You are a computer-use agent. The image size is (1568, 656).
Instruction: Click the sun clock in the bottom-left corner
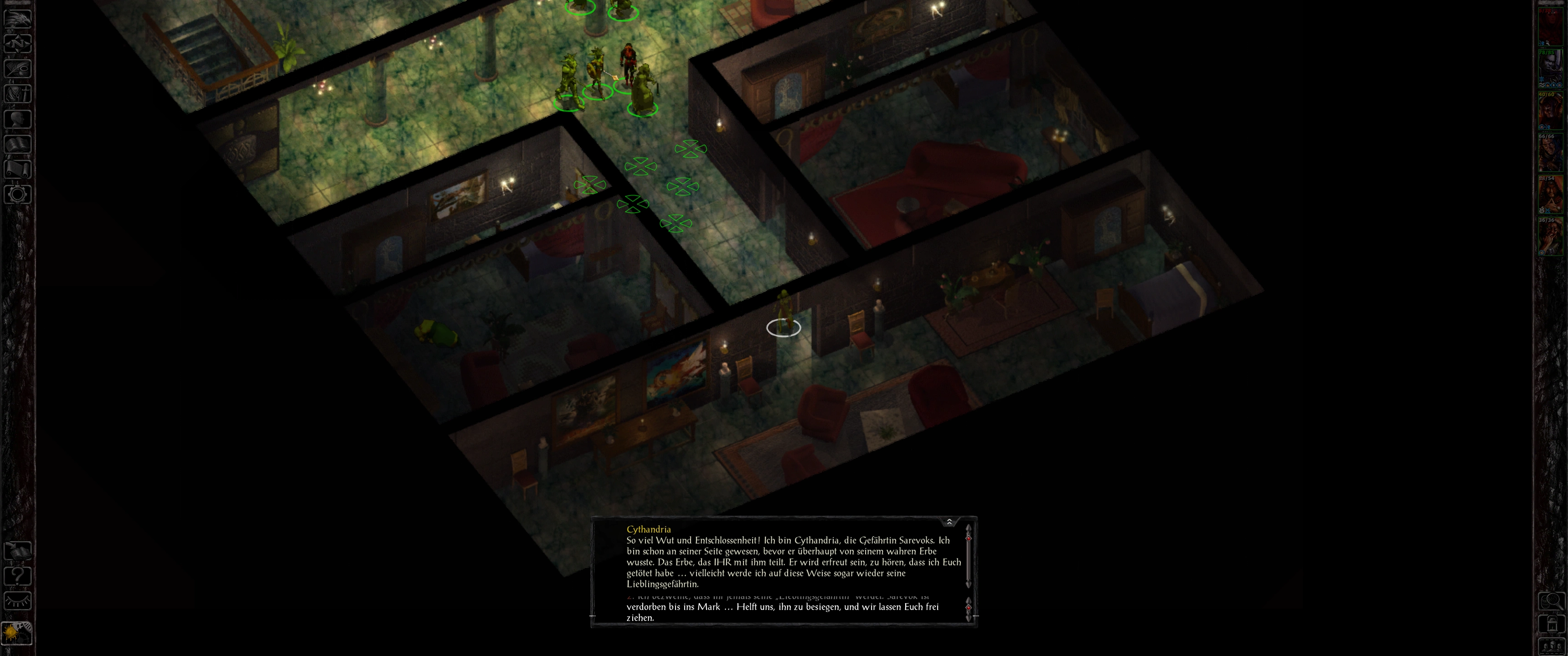pyautogui.click(x=16, y=633)
